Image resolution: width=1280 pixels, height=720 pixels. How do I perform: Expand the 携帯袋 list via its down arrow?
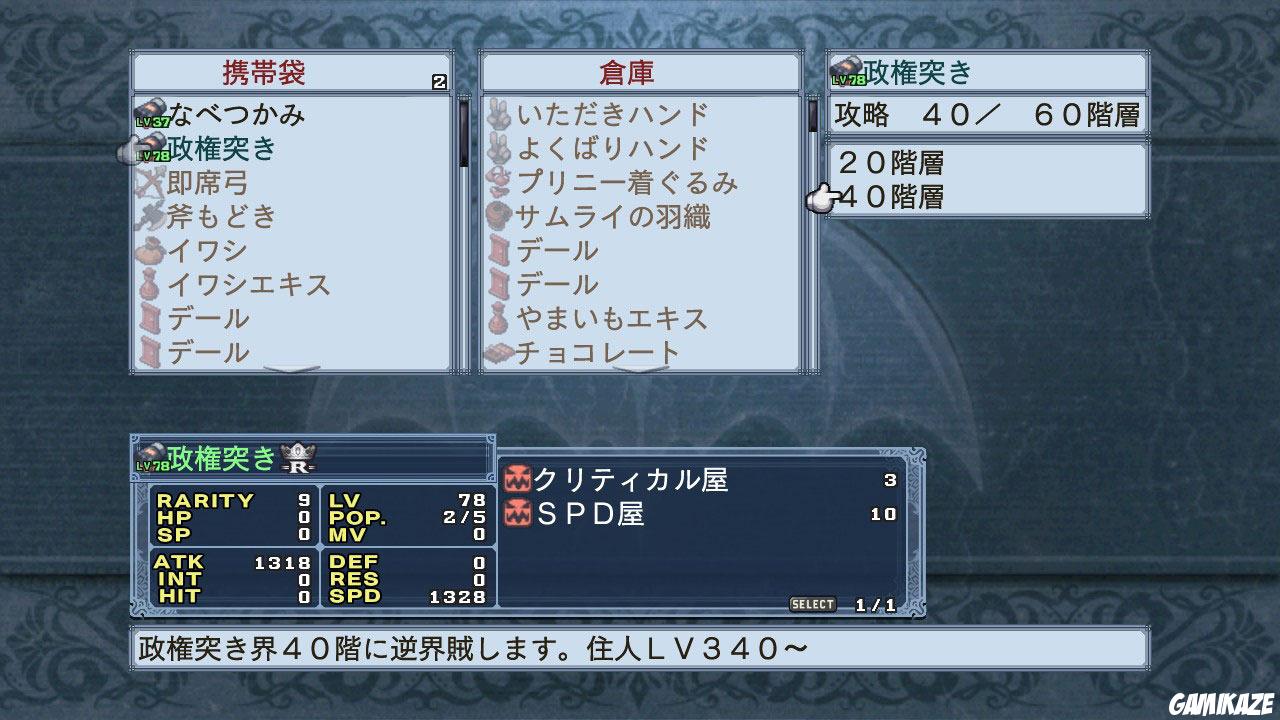click(290, 369)
